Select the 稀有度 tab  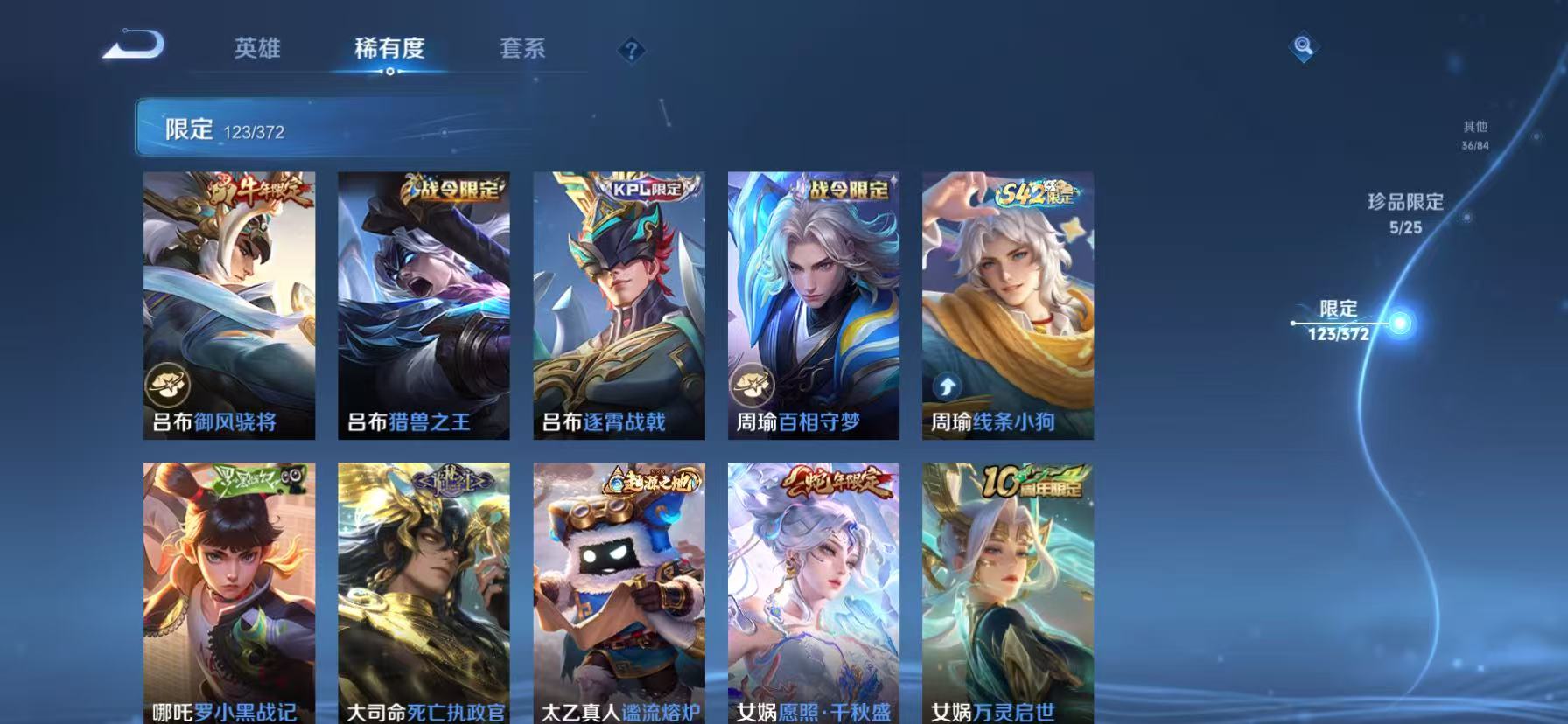point(392,50)
